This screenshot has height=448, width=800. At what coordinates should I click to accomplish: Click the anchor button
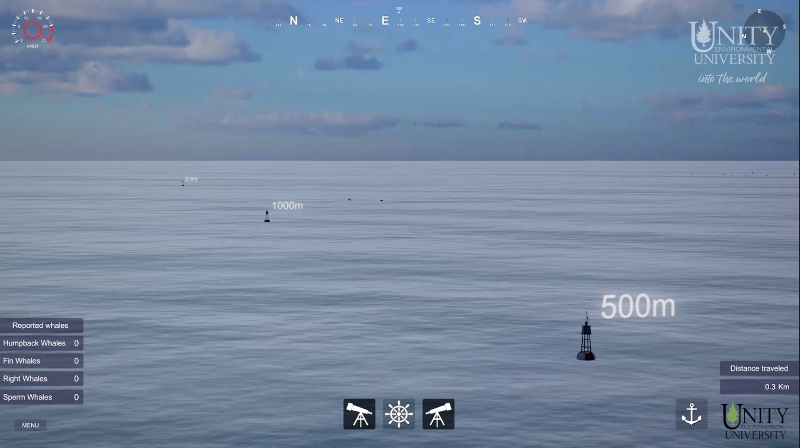coord(691,414)
